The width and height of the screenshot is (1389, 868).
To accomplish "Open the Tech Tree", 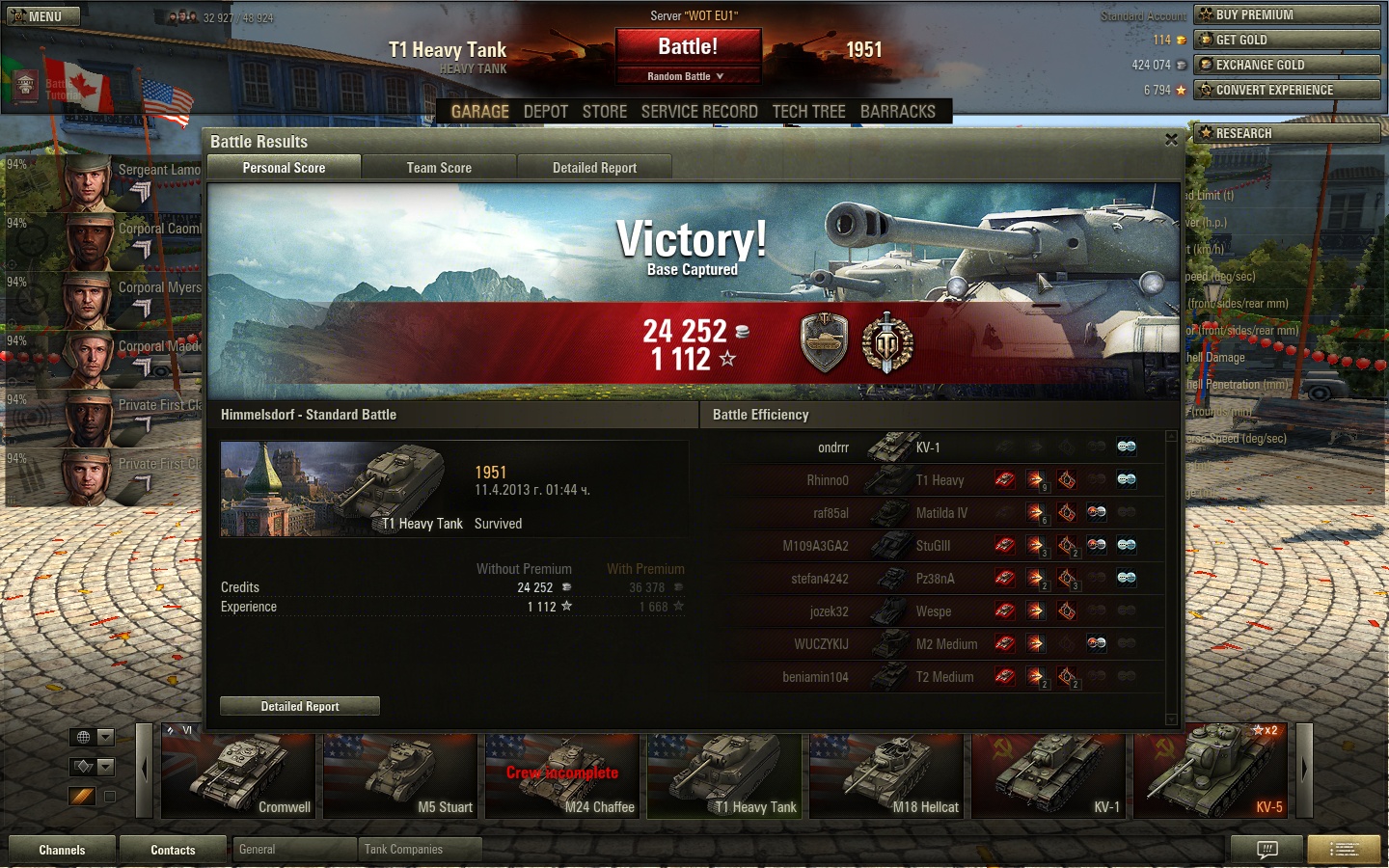I will click(x=808, y=112).
